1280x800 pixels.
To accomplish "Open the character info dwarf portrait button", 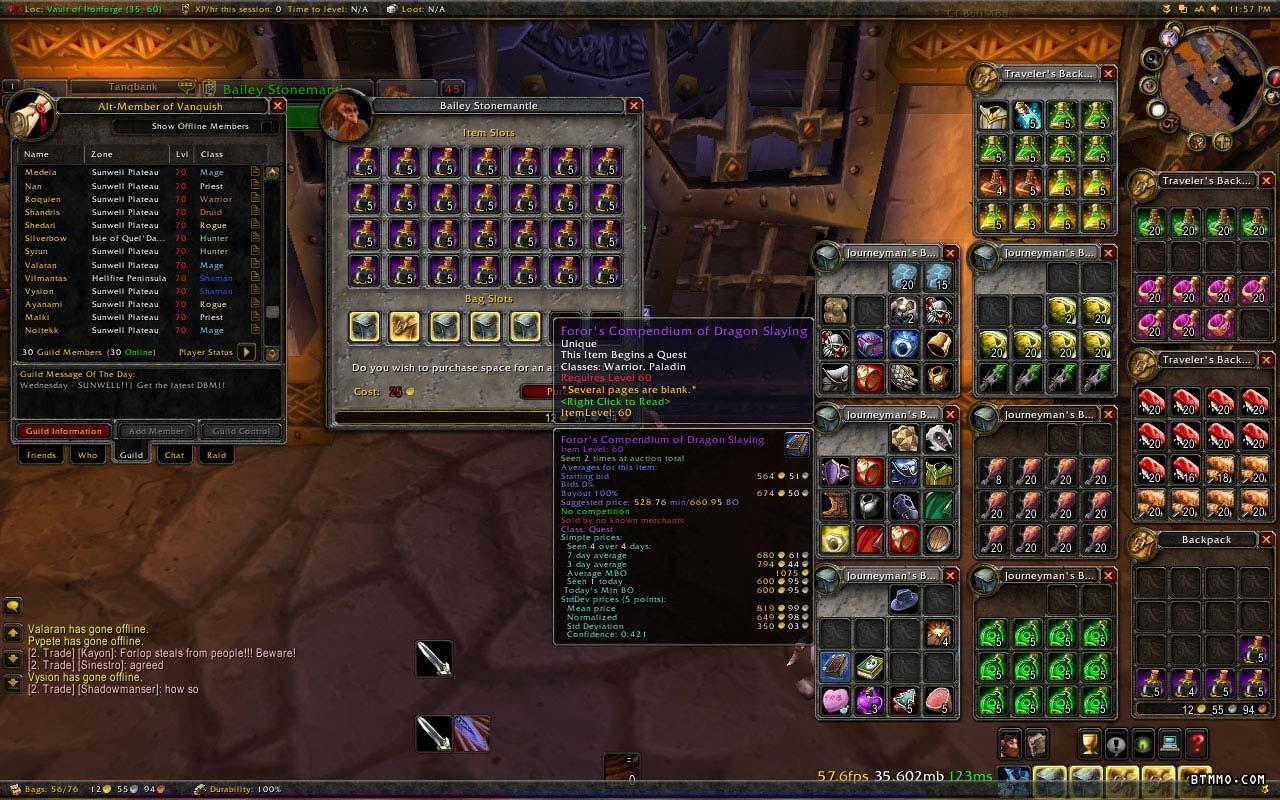I will pos(1009,743).
